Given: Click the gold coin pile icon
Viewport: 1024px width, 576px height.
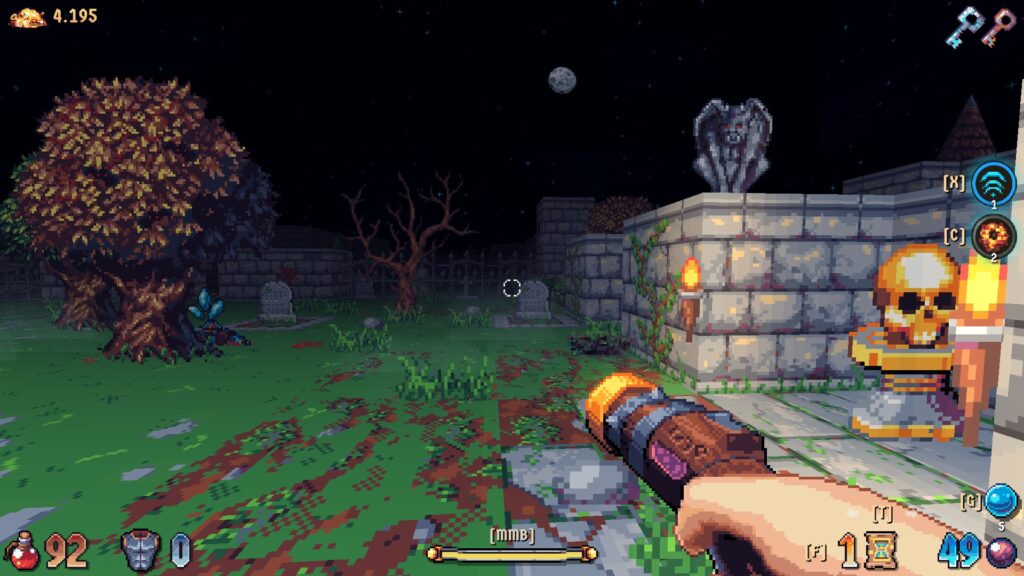Looking at the screenshot, I should click(x=27, y=17).
